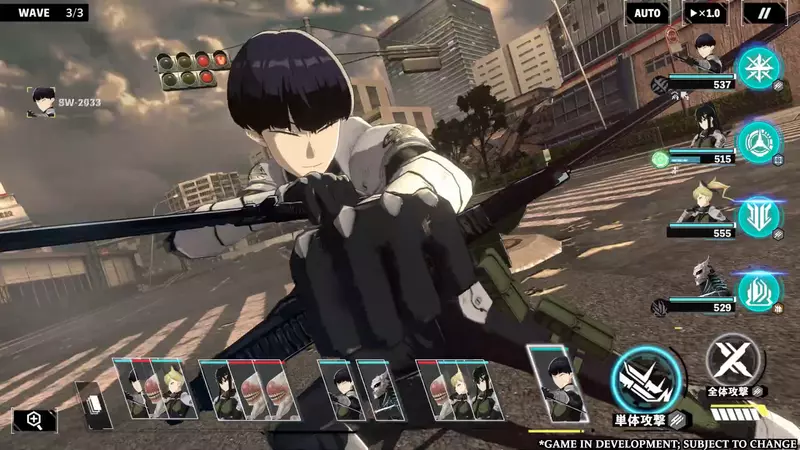This screenshot has width=800, height=450.
Task: Activate the triangle-emblem ultimate skill
Action: tap(759, 142)
